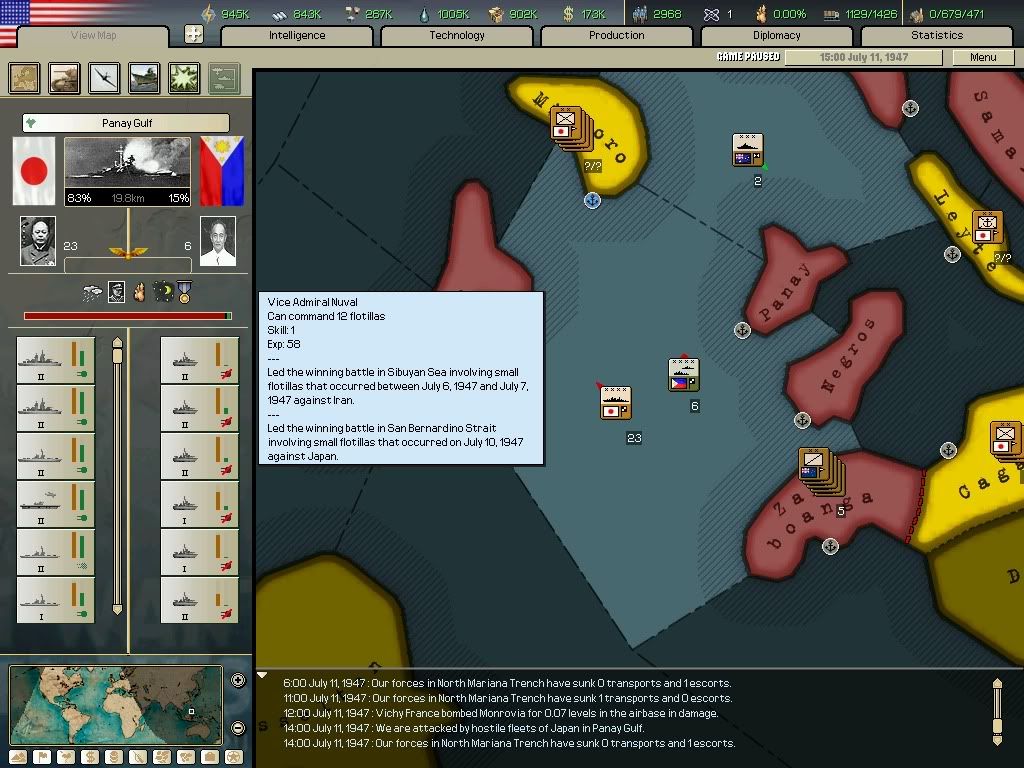Select the dollar sign map mode button

tap(89, 757)
